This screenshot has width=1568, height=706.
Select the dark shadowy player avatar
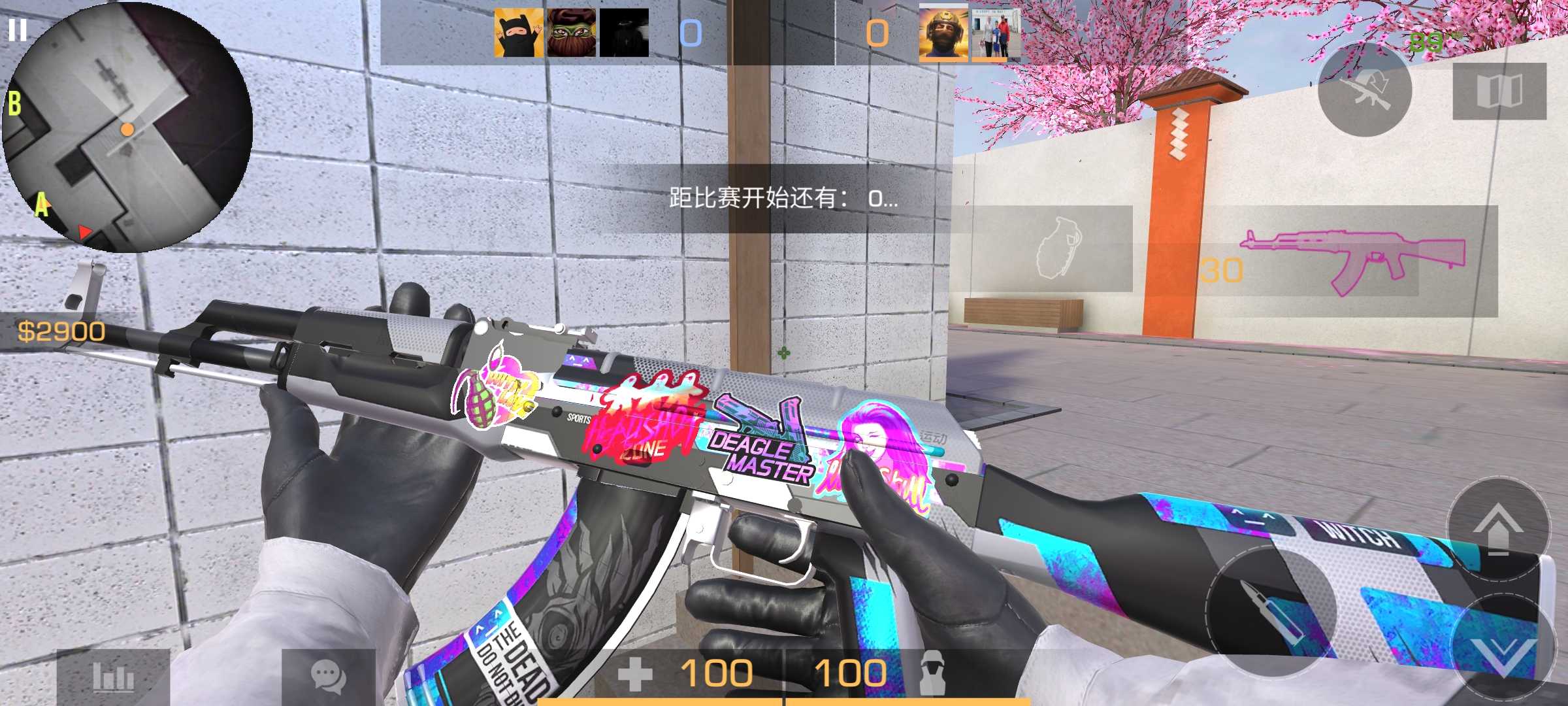[624, 33]
